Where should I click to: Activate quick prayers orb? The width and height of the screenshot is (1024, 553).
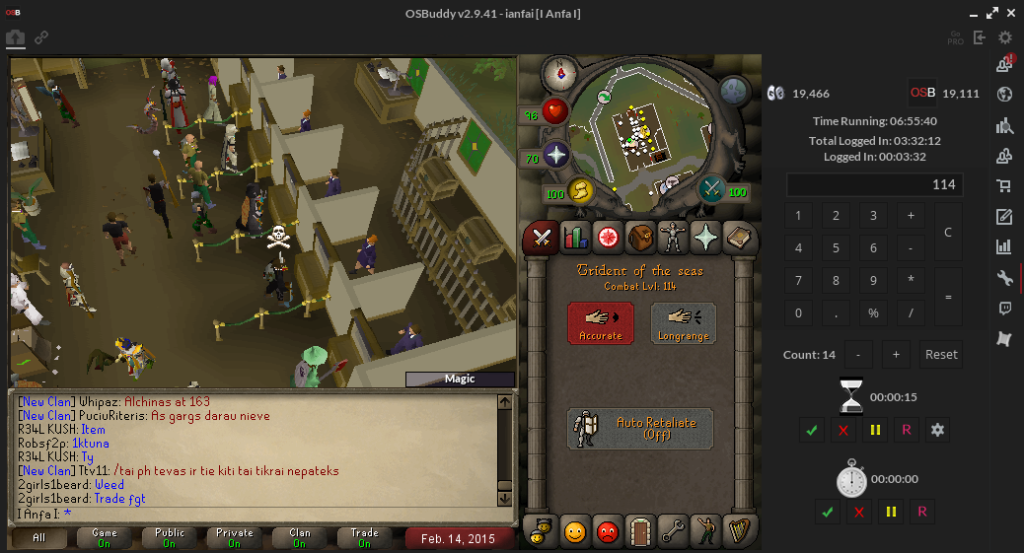coord(555,155)
